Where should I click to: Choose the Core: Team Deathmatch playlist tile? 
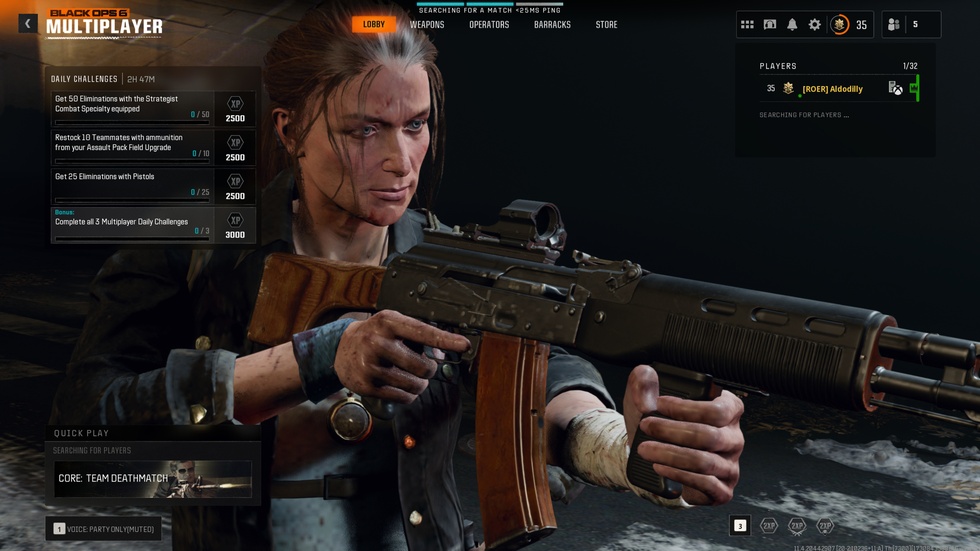153,479
